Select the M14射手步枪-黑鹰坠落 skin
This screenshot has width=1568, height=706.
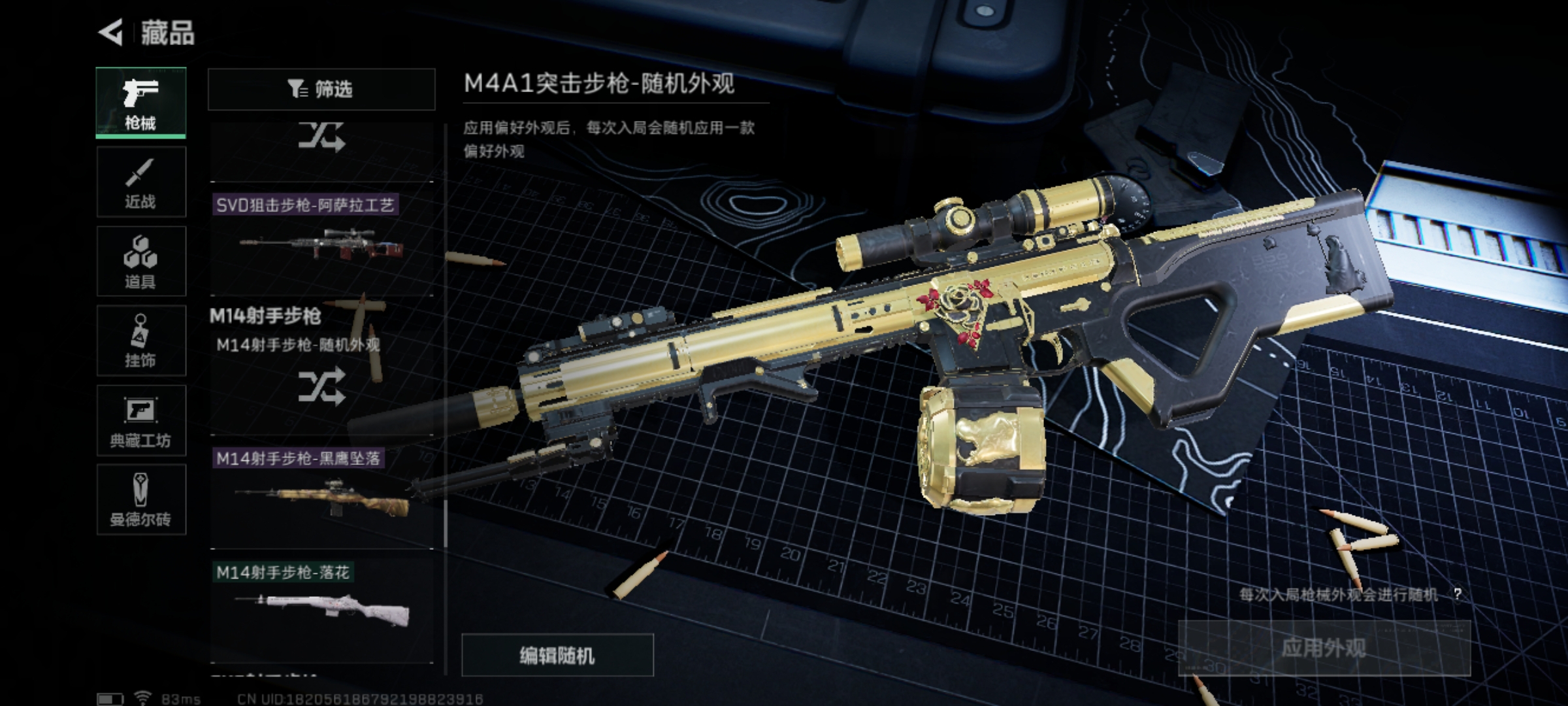[321, 497]
